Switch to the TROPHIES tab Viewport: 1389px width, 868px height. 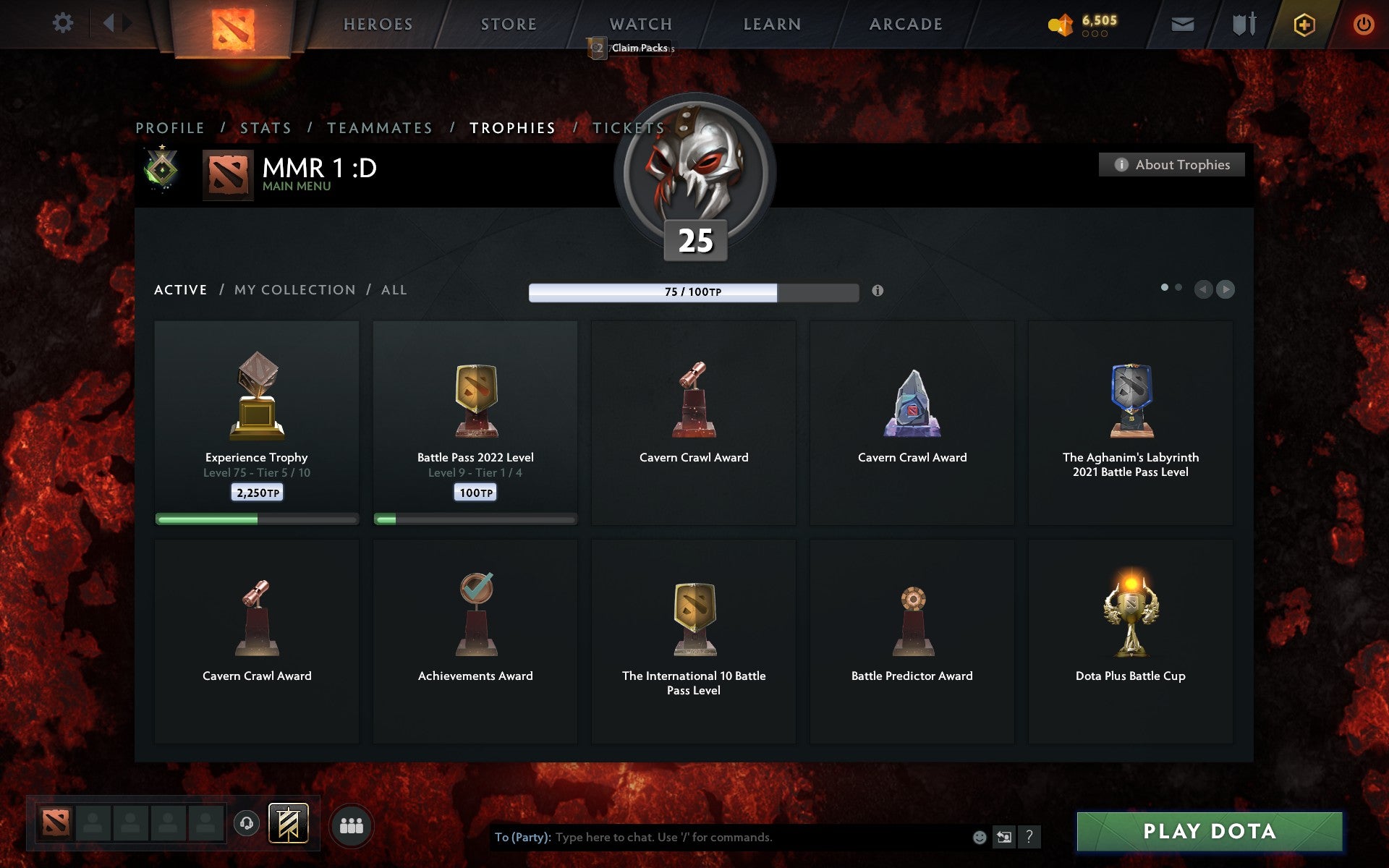click(x=513, y=127)
